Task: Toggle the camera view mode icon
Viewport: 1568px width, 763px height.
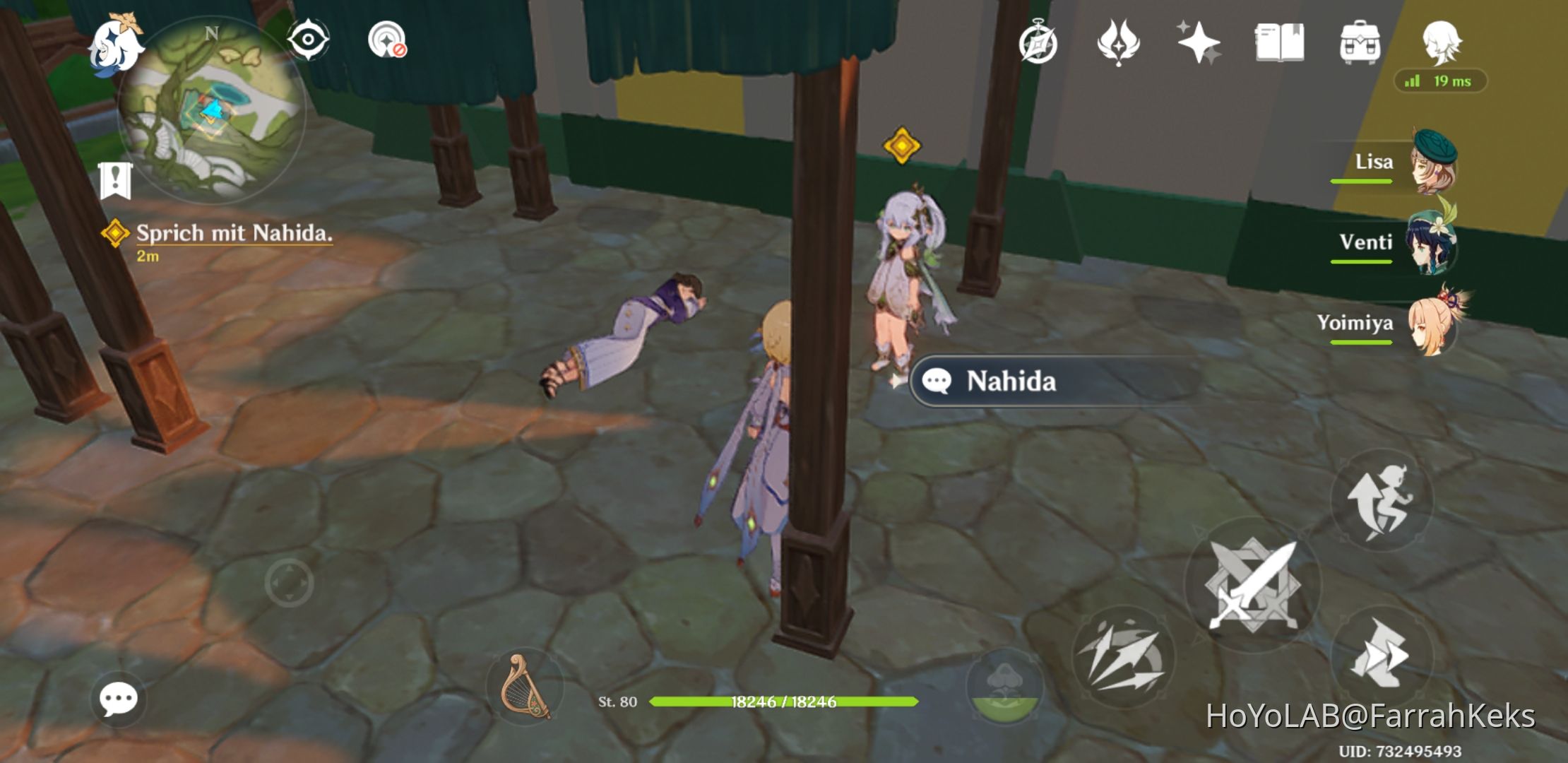Action: [x=309, y=41]
